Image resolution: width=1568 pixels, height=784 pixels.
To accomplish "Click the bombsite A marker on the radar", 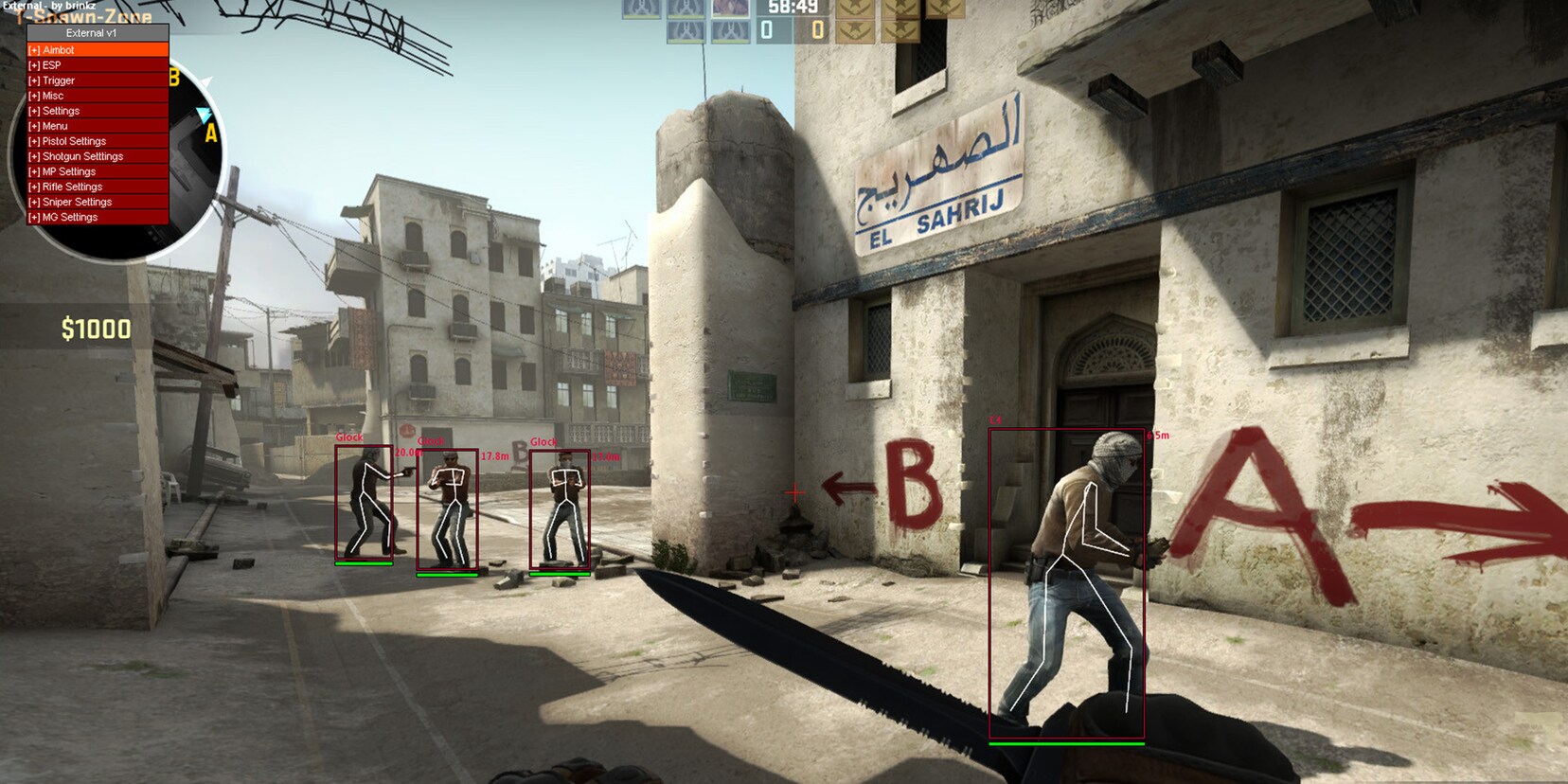I will pos(209,132).
